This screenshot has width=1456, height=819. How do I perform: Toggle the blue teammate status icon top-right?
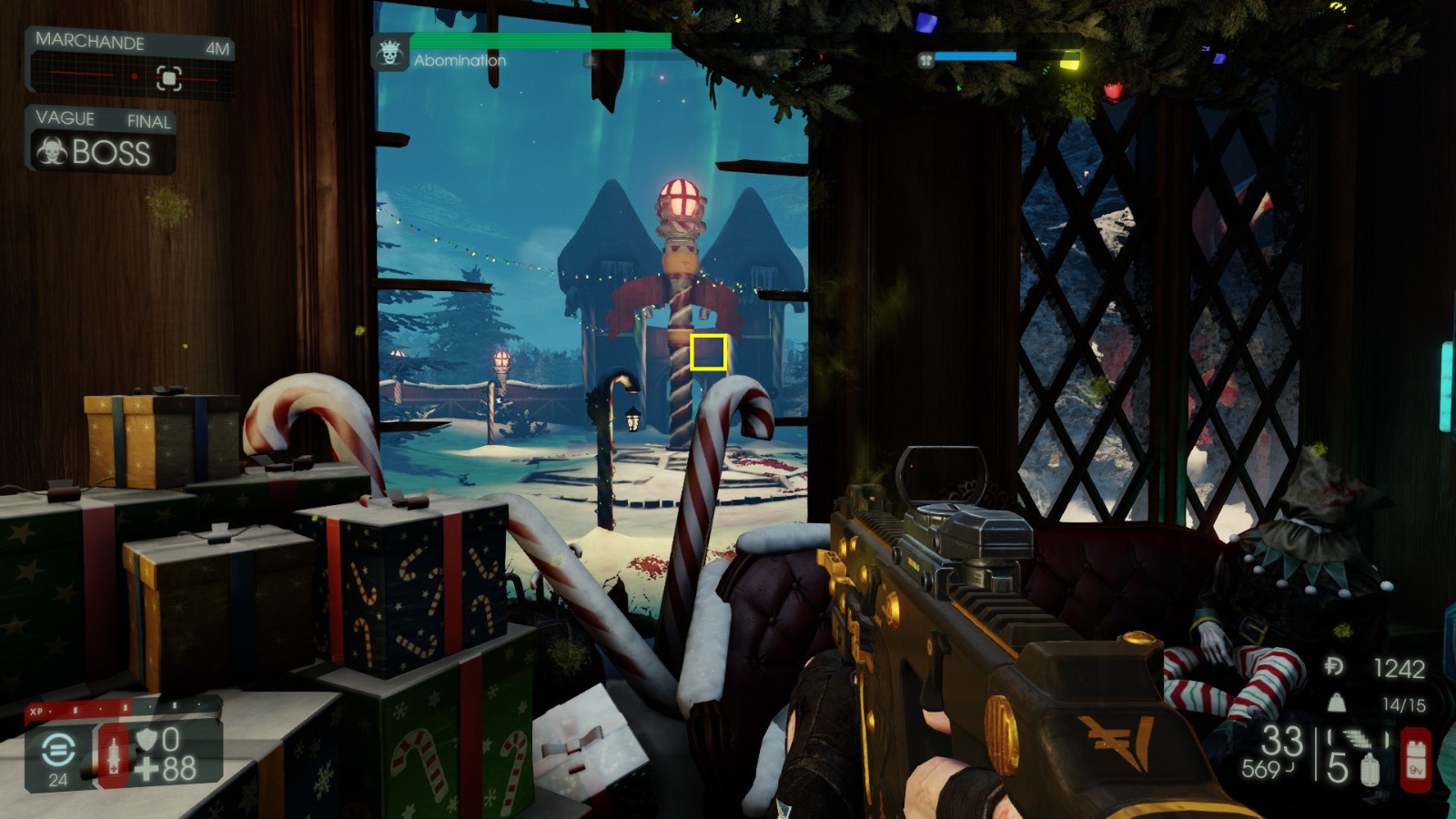pos(926,58)
